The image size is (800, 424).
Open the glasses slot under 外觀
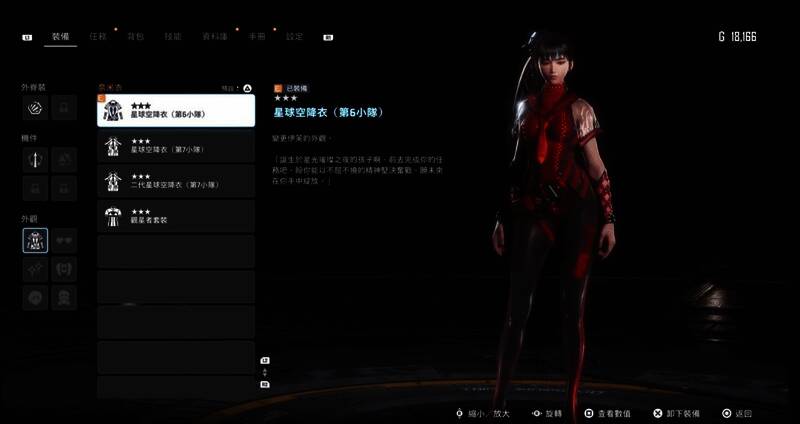click(x=64, y=240)
